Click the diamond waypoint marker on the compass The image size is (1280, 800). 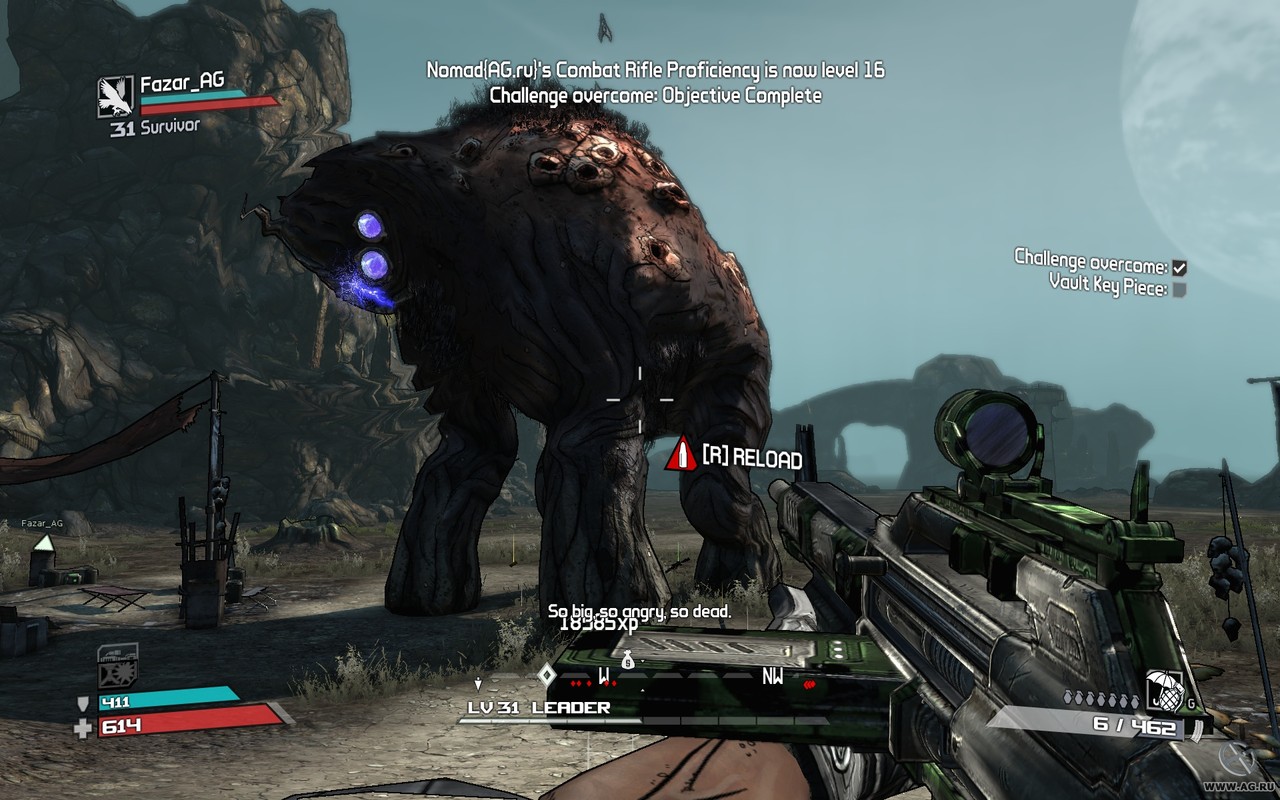pos(546,674)
